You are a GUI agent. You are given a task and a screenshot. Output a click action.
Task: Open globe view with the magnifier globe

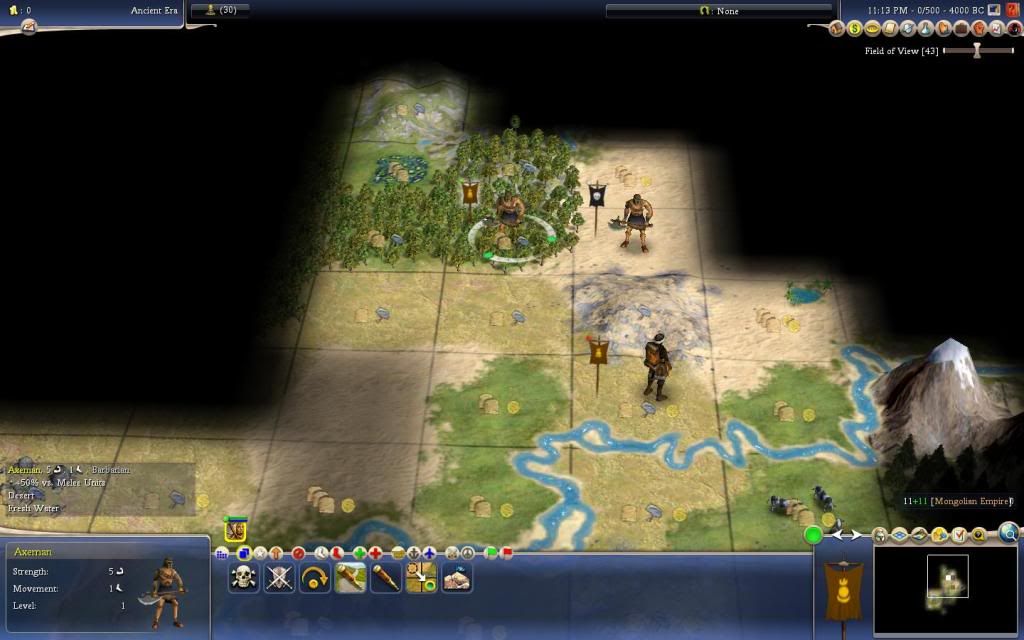[x=1008, y=533]
